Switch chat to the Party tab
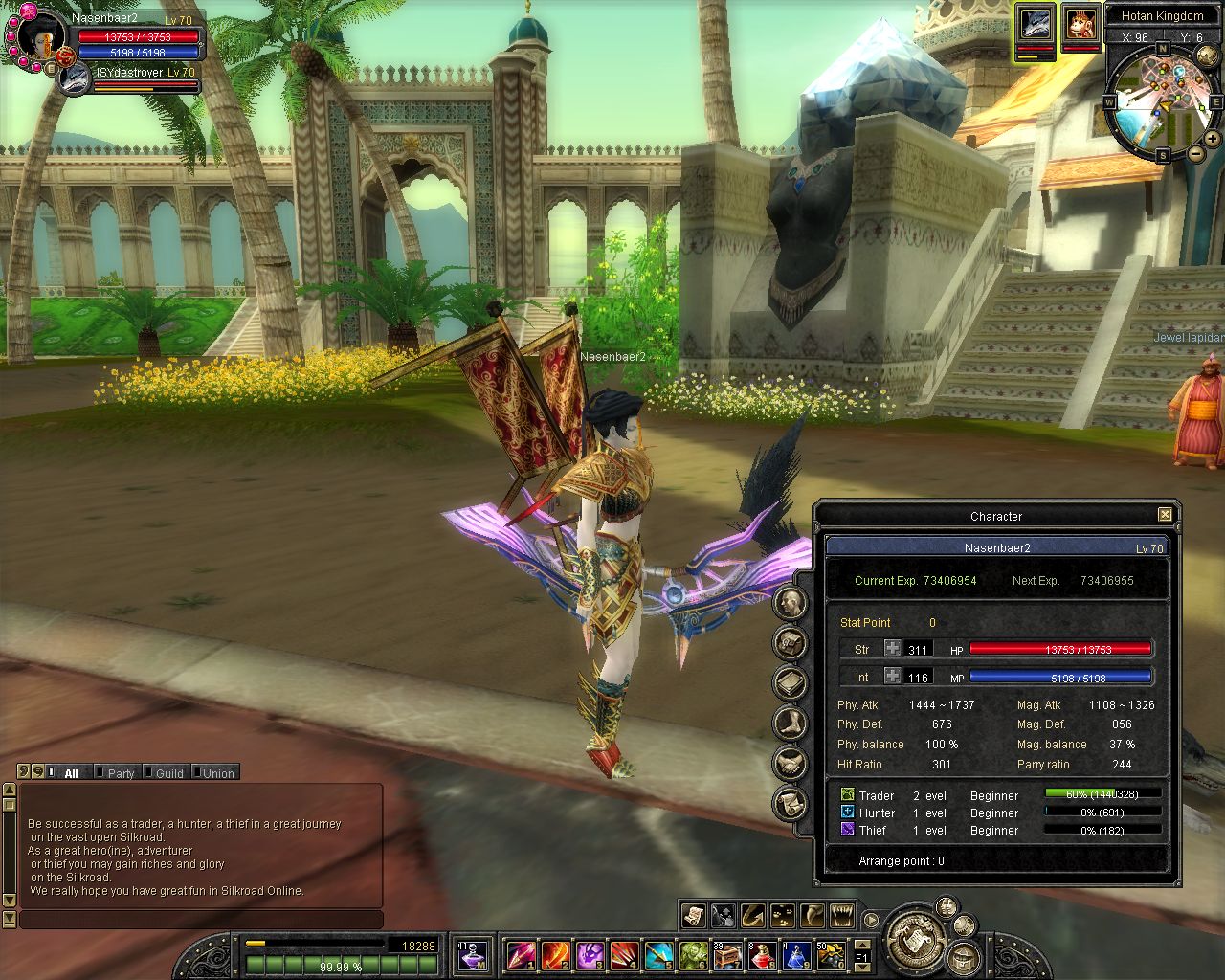Viewport: 1225px width, 980px height. point(120,773)
